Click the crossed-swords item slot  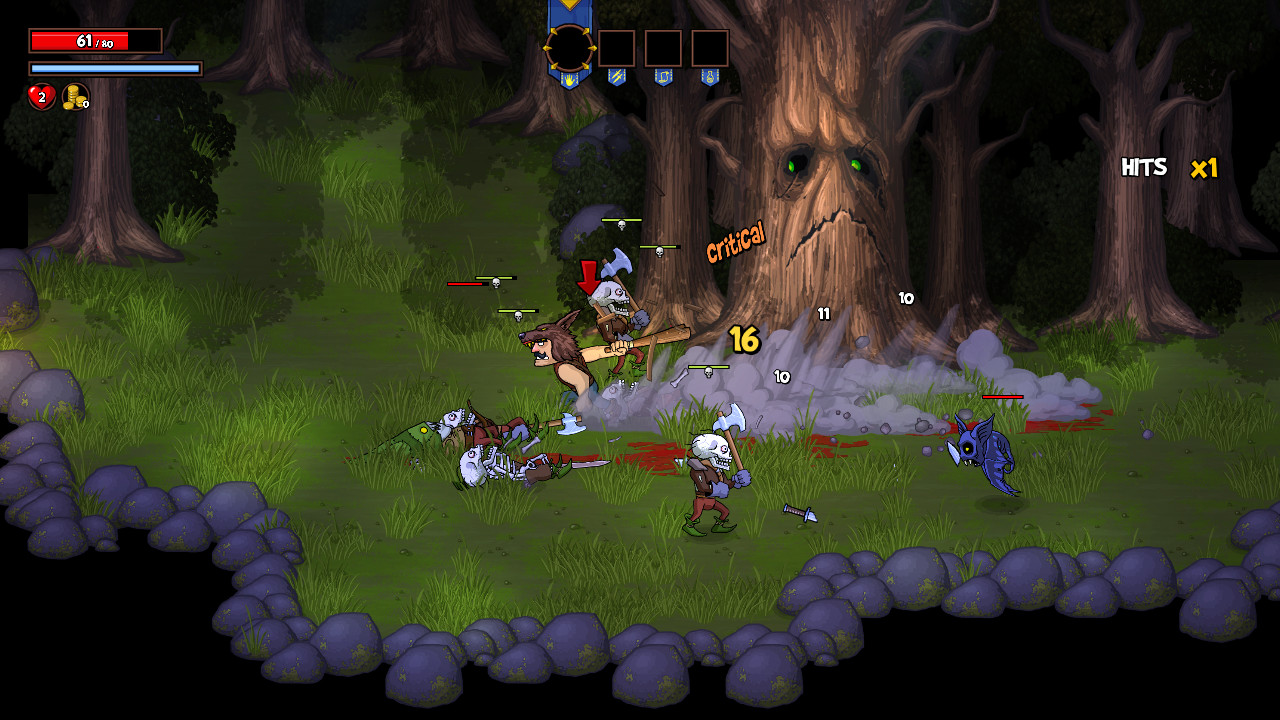[x=617, y=48]
